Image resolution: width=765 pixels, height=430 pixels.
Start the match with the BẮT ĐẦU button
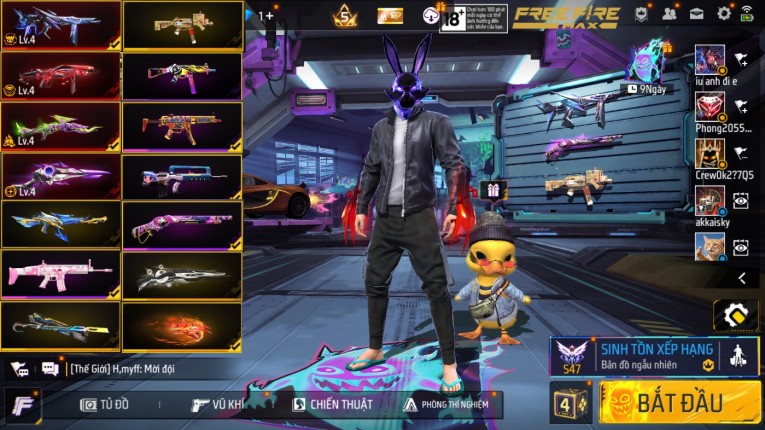point(679,402)
